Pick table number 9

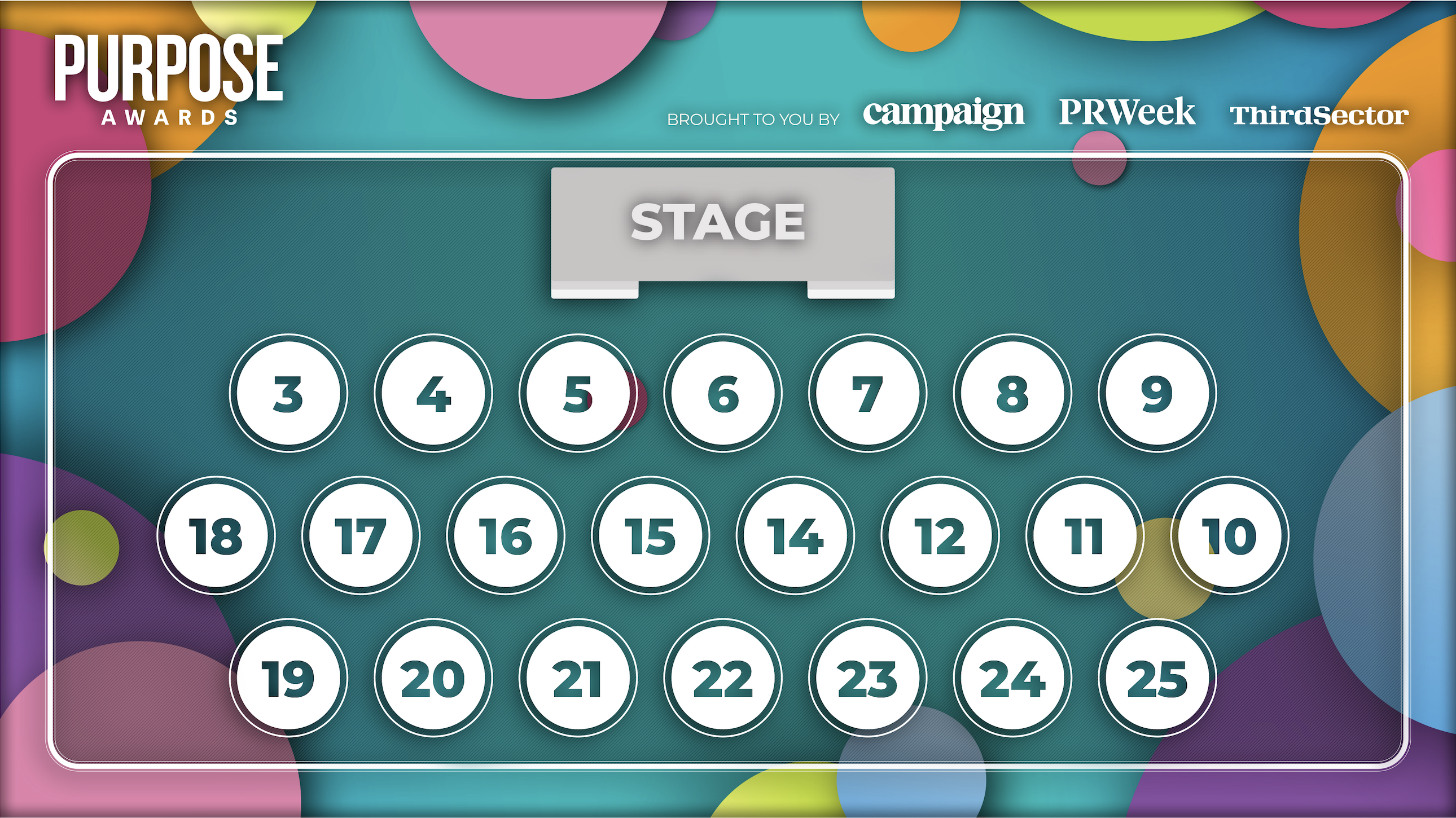pyautogui.click(x=1156, y=393)
